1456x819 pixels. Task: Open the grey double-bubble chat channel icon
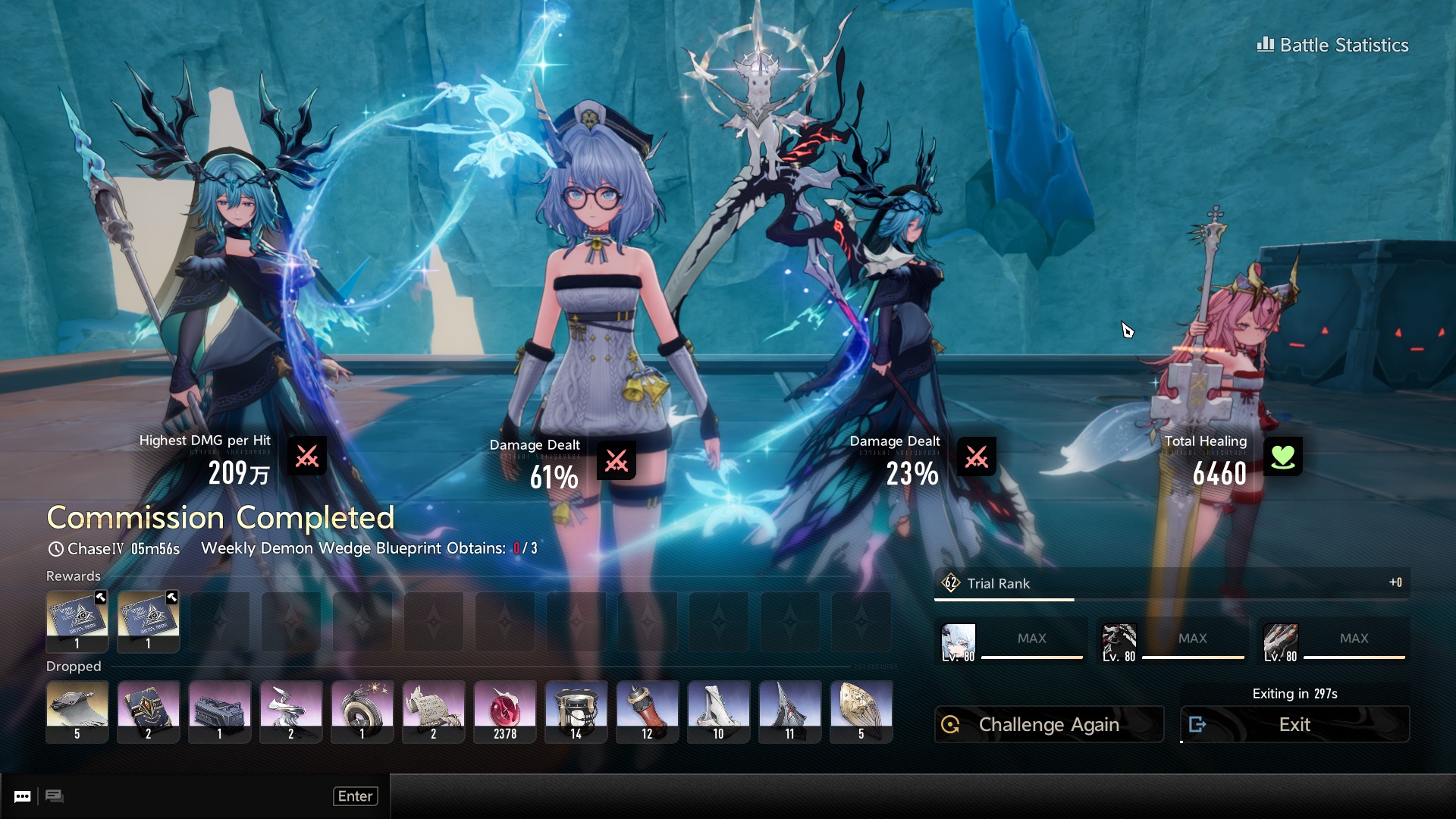click(x=55, y=796)
